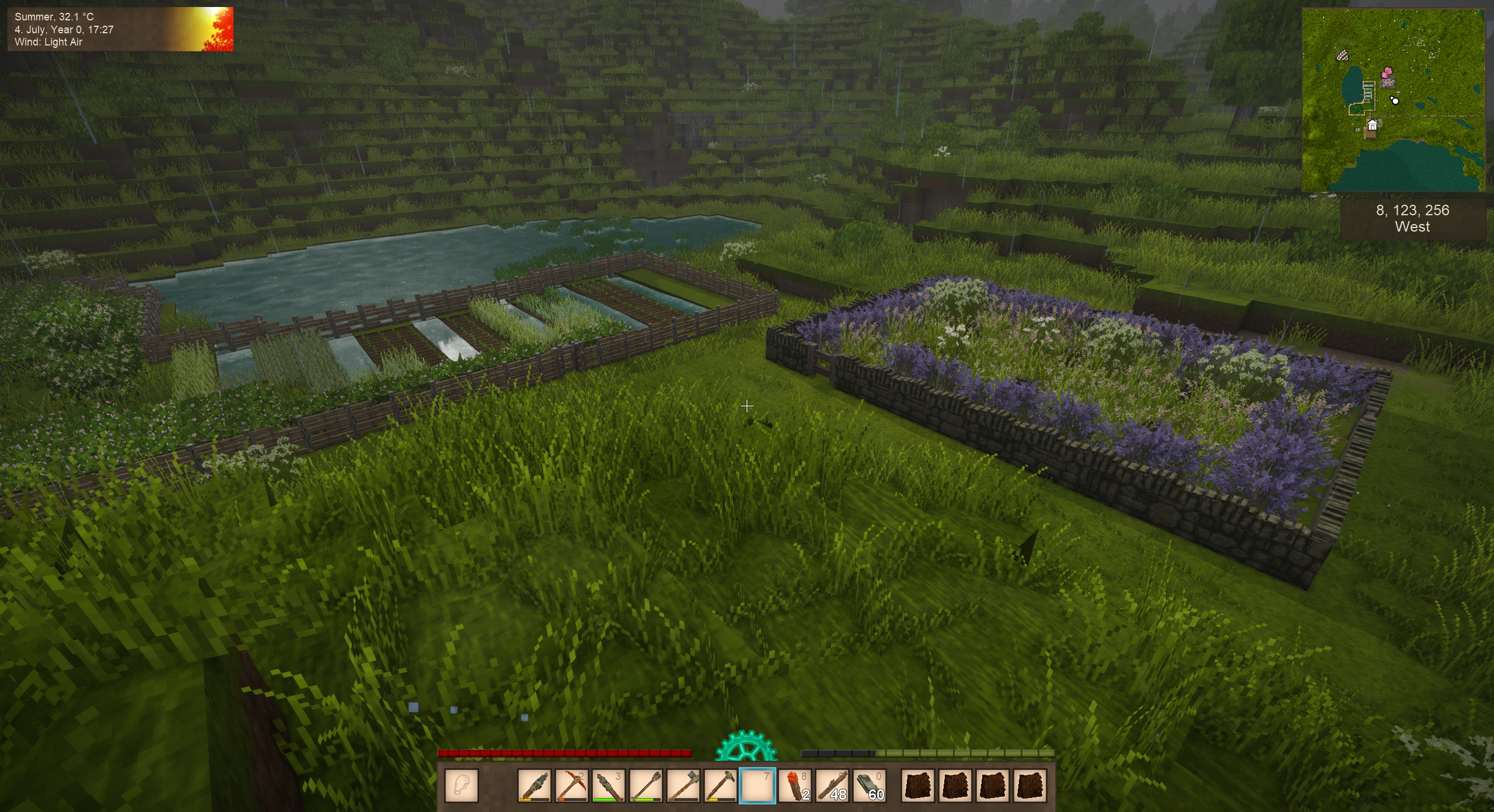Image resolution: width=1494 pixels, height=812 pixels.
Task: Pick the stack of 60 in slot 0
Action: pyautogui.click(x=869, y=785)
